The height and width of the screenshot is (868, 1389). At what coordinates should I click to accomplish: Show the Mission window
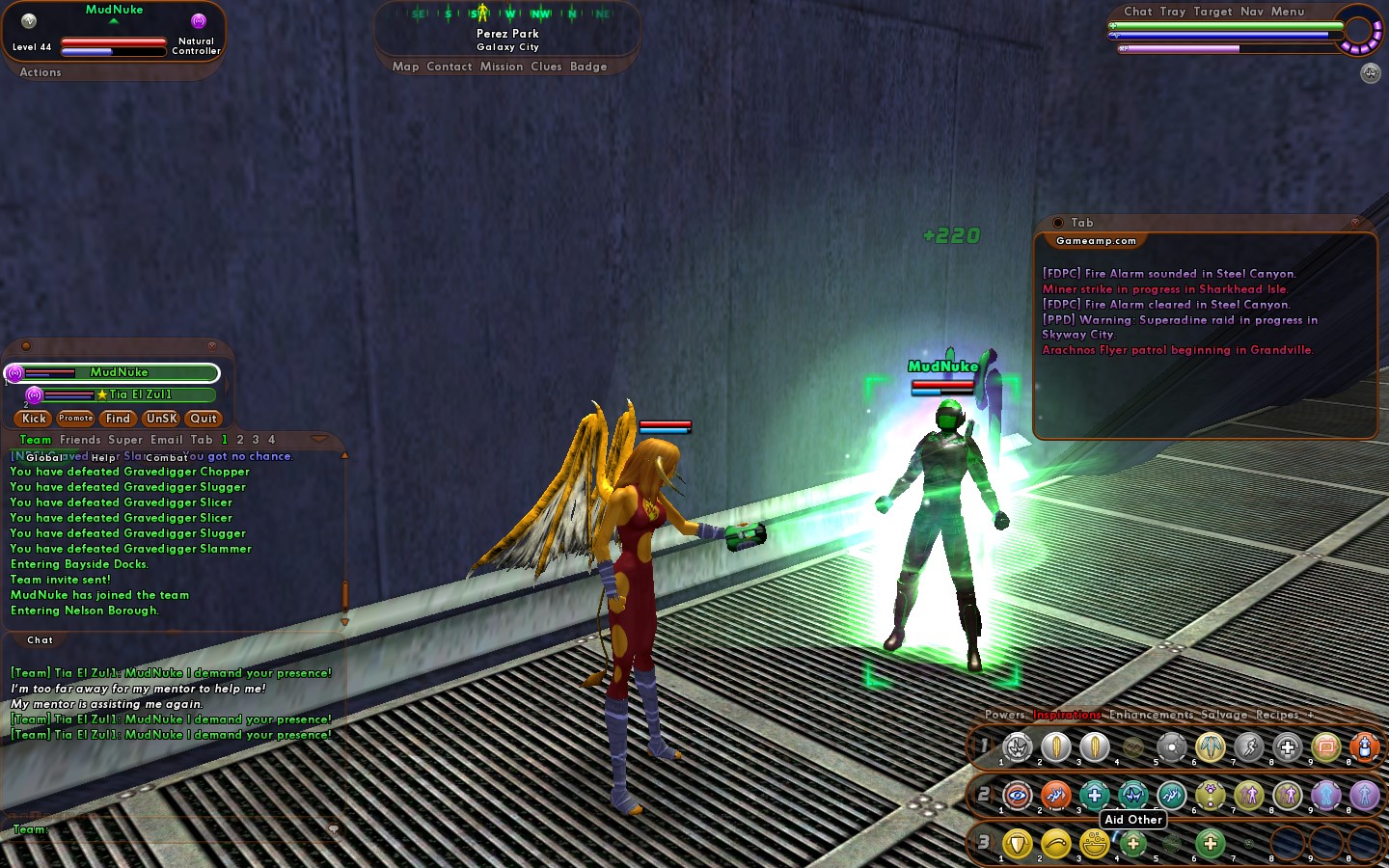[x=502, y=67]
